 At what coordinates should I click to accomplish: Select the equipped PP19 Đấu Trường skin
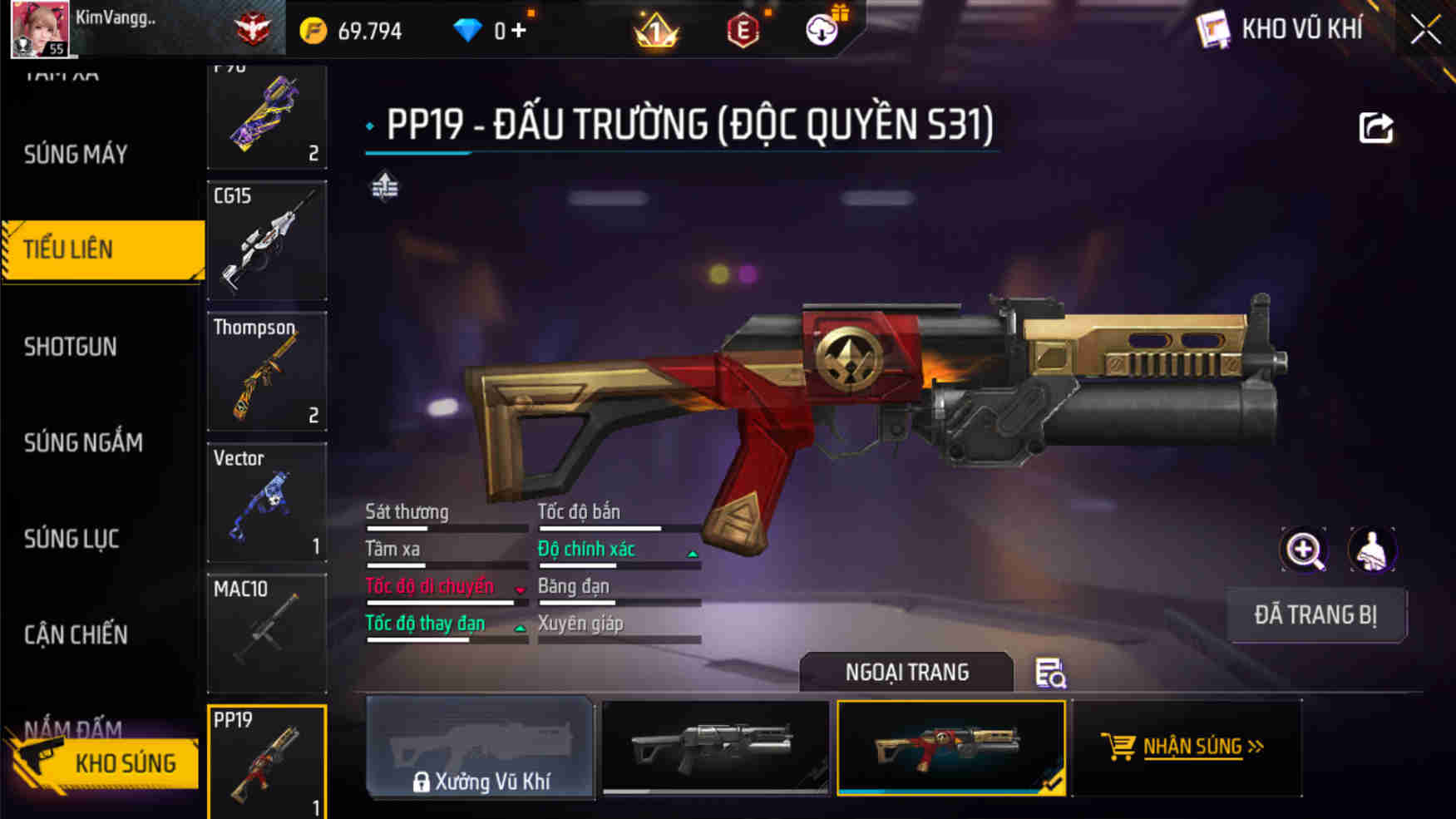pos(952,747)
